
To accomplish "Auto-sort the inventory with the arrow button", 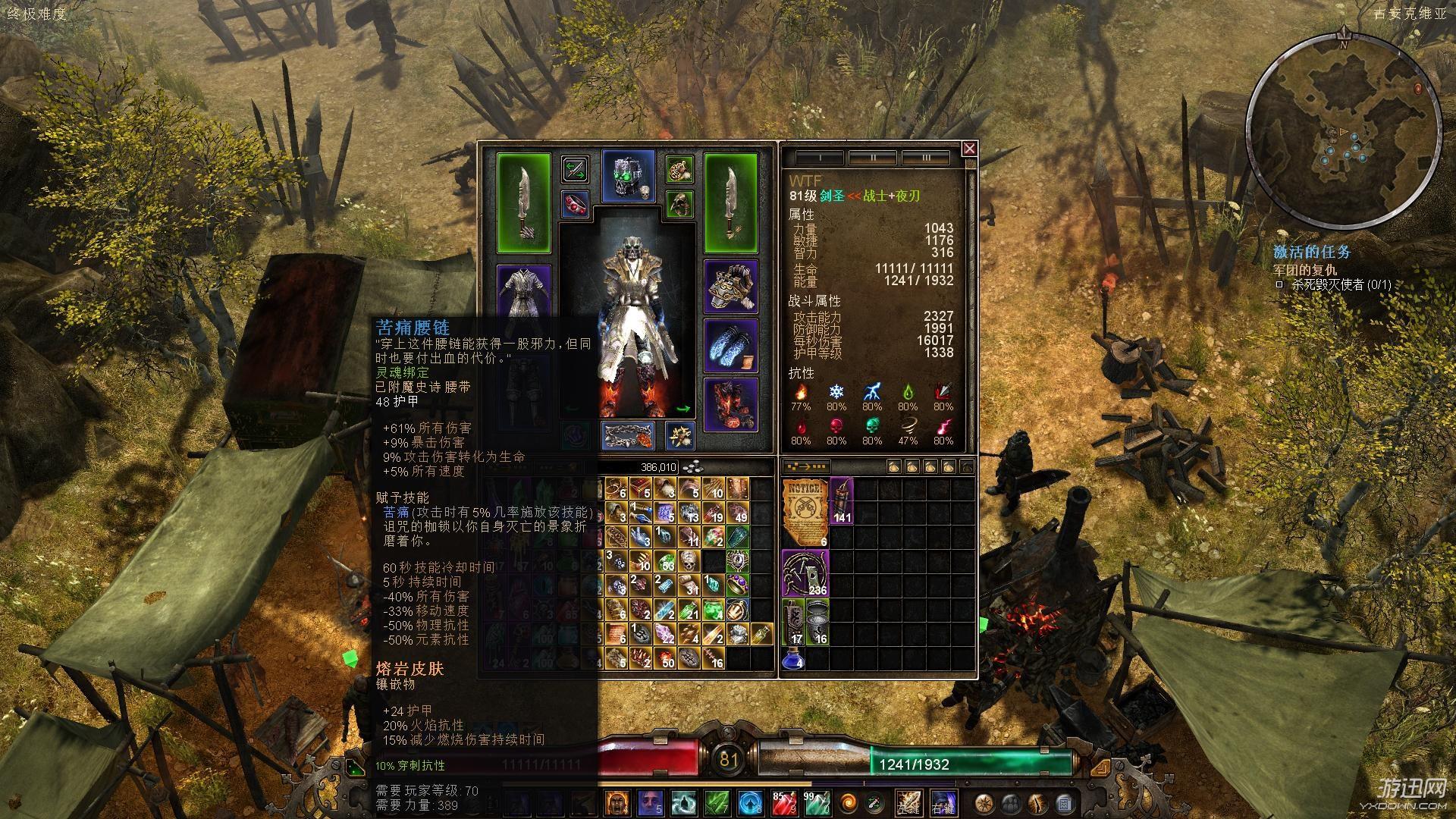I will pos(805,466).
